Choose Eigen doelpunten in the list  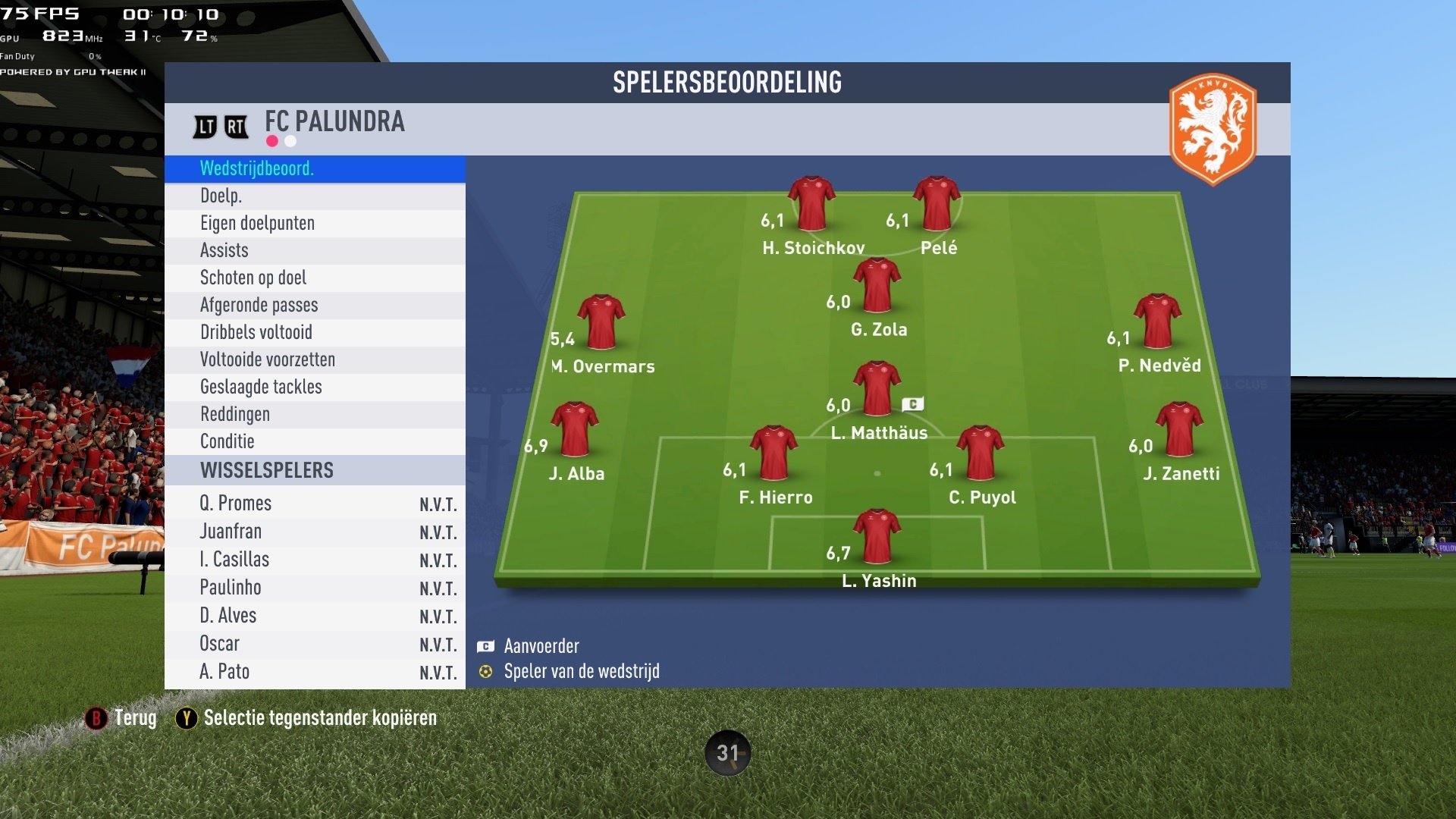click(315, 223)
